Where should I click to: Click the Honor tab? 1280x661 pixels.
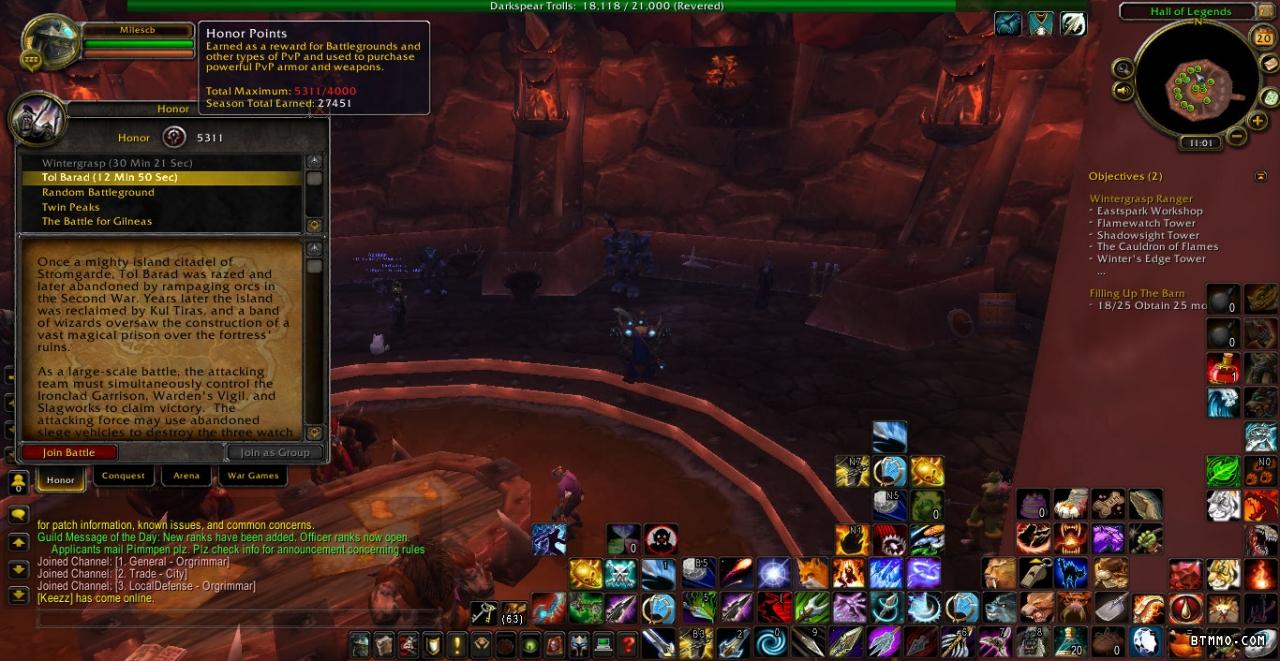click(x=61, y=480)
